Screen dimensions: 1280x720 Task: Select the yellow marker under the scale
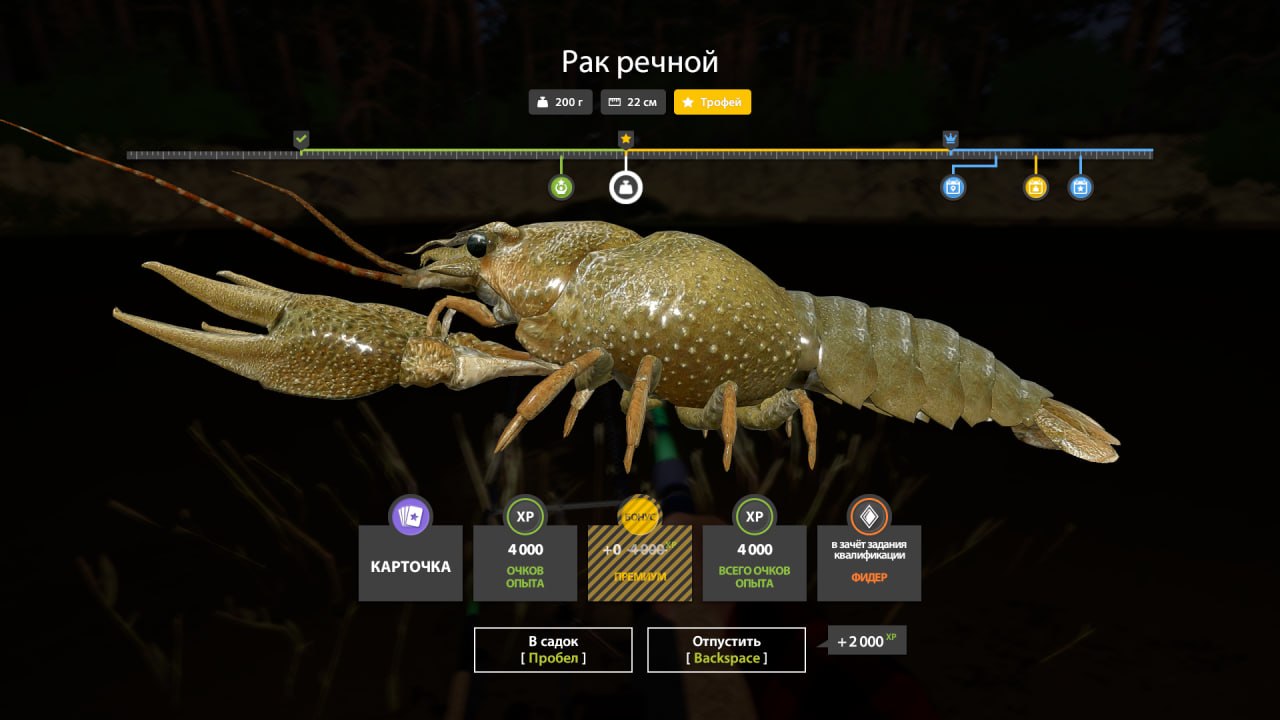click(1035, 187)
